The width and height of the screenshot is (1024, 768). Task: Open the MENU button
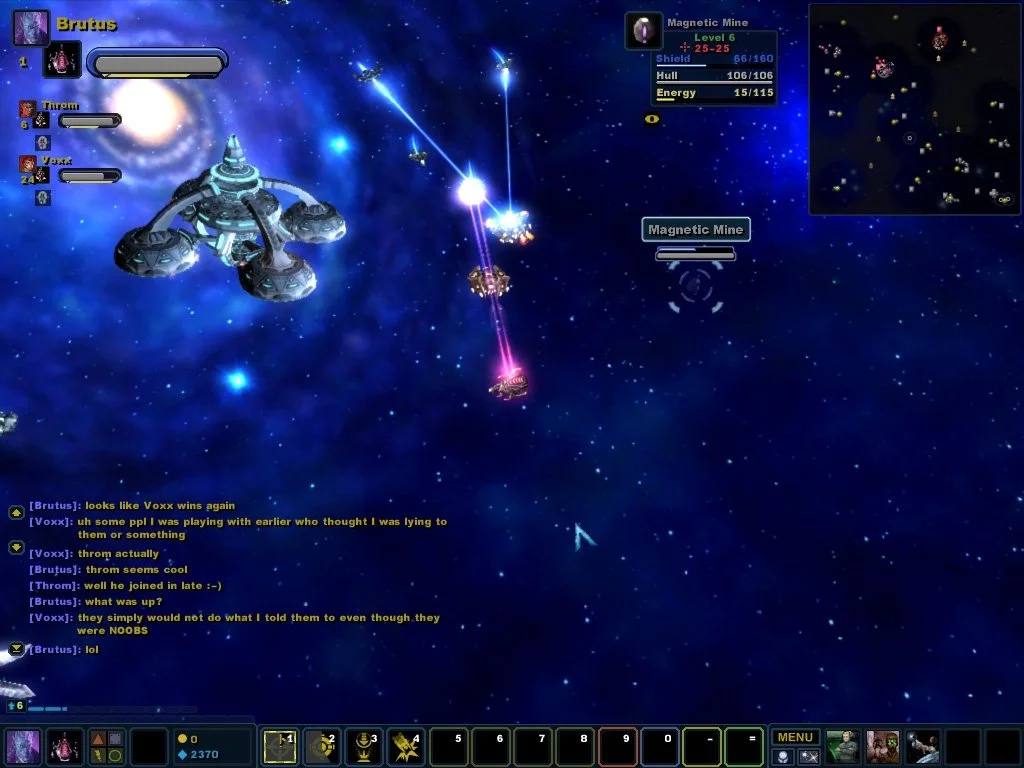[795, 738]
